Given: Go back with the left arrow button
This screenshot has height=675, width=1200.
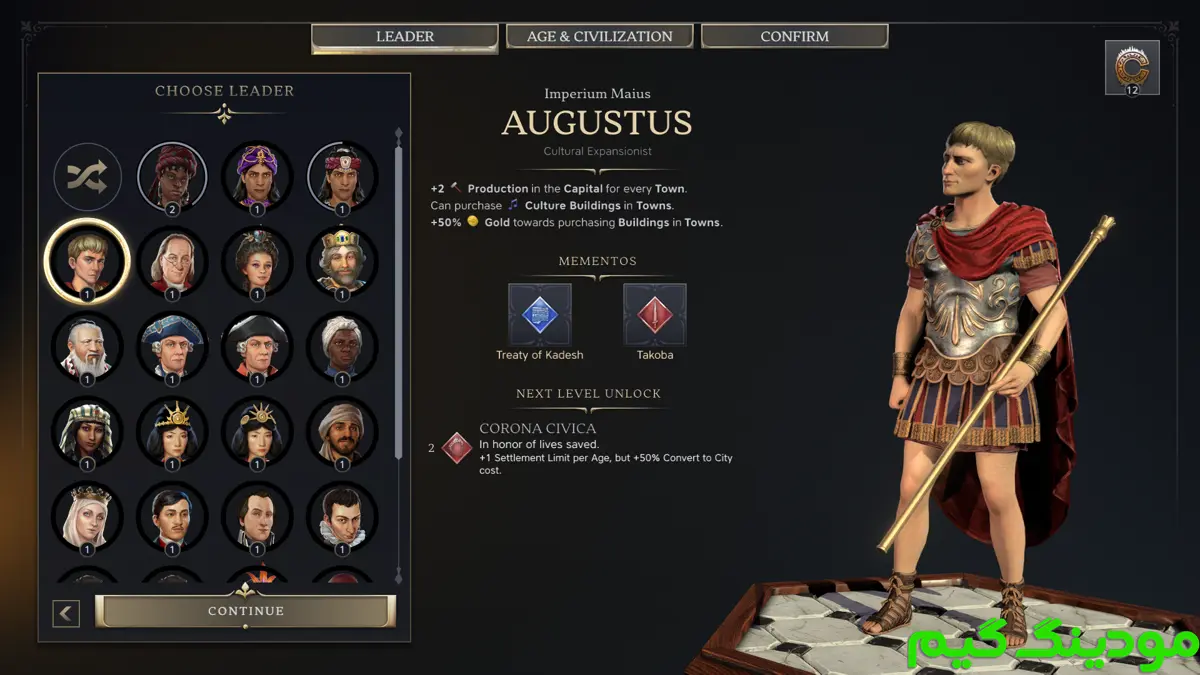Looking at the screenshot, I should click(x=66, y=613).
